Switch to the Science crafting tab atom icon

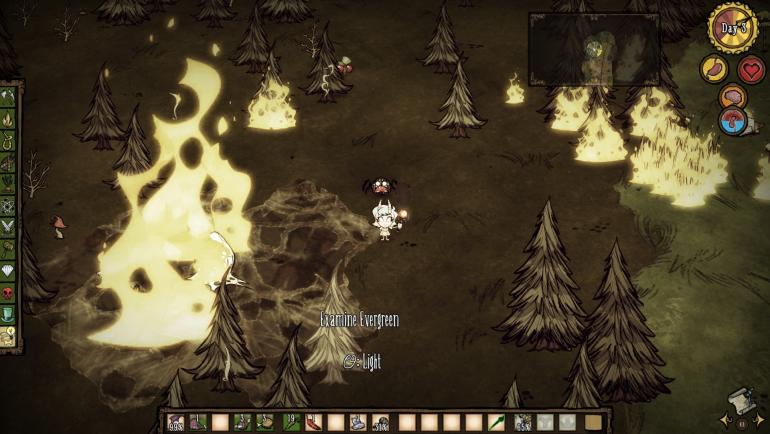[x=8, y=207]
